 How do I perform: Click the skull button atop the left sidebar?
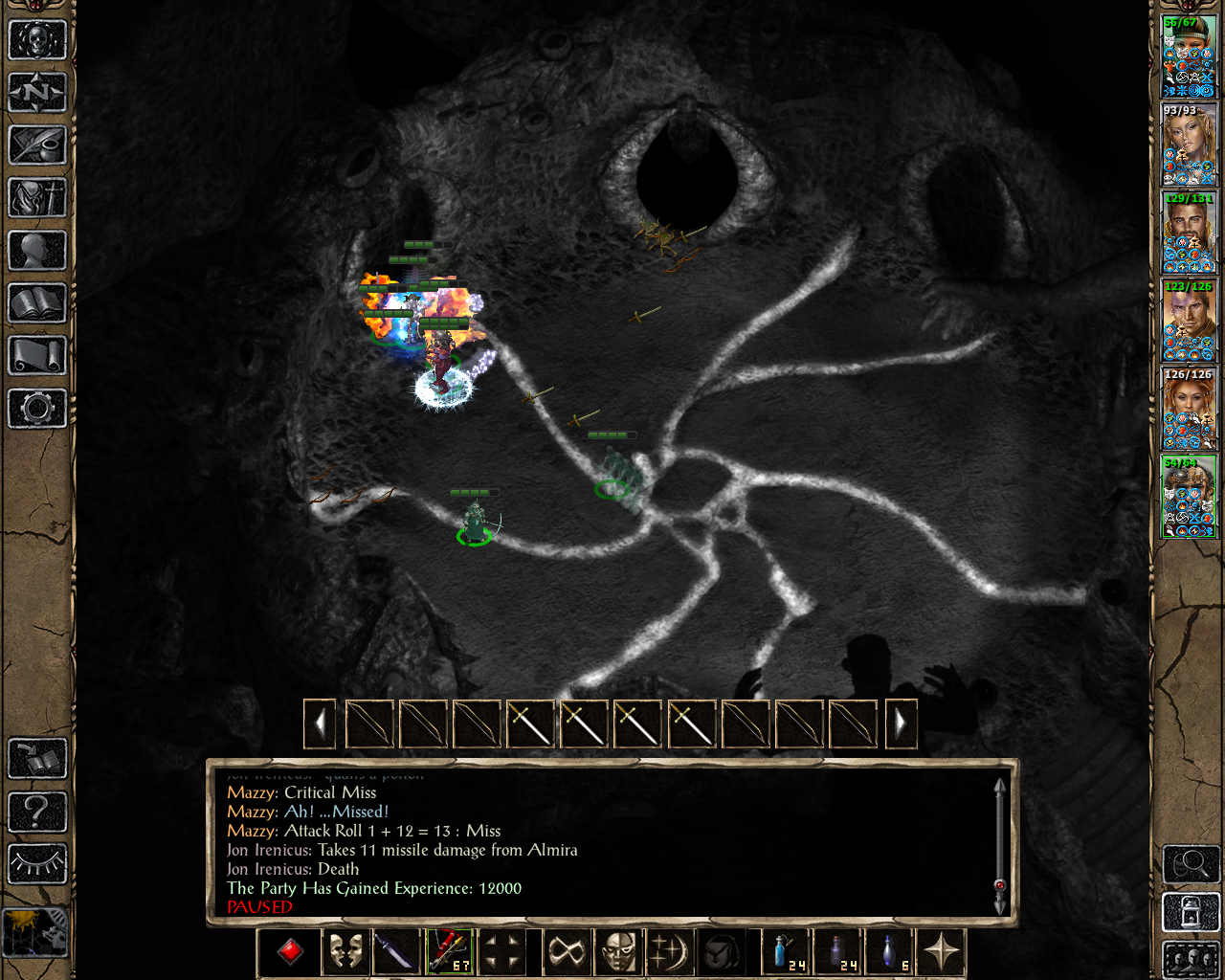coord(37,40)
